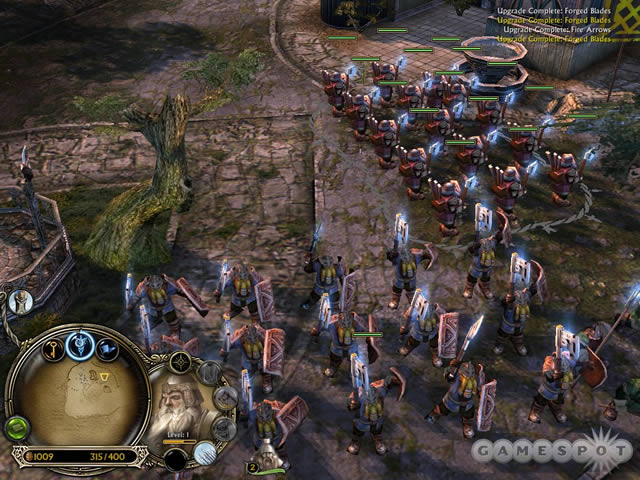Click the green book button beside the minimap

16,428
